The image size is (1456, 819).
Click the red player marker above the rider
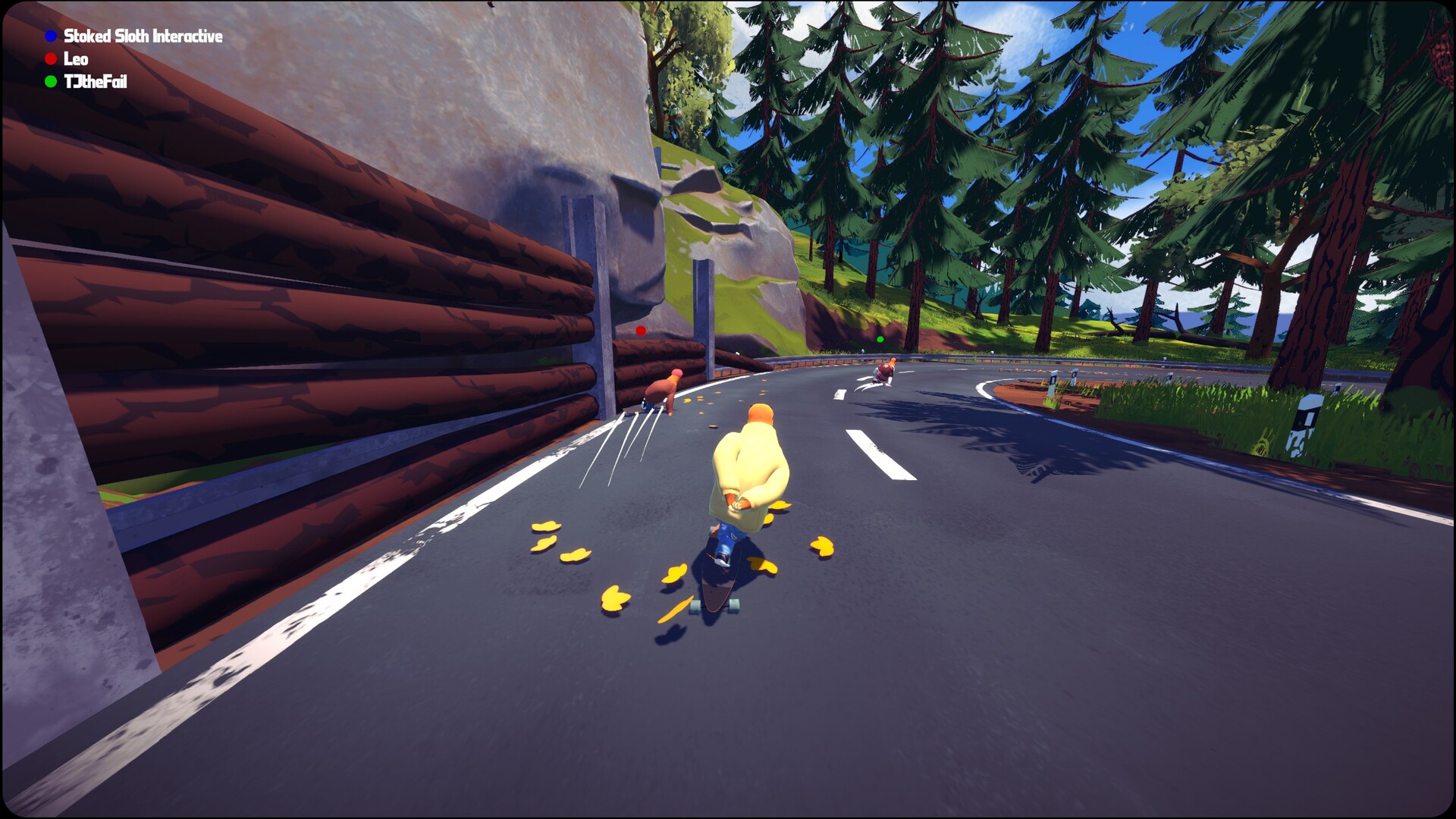point(641,331)
